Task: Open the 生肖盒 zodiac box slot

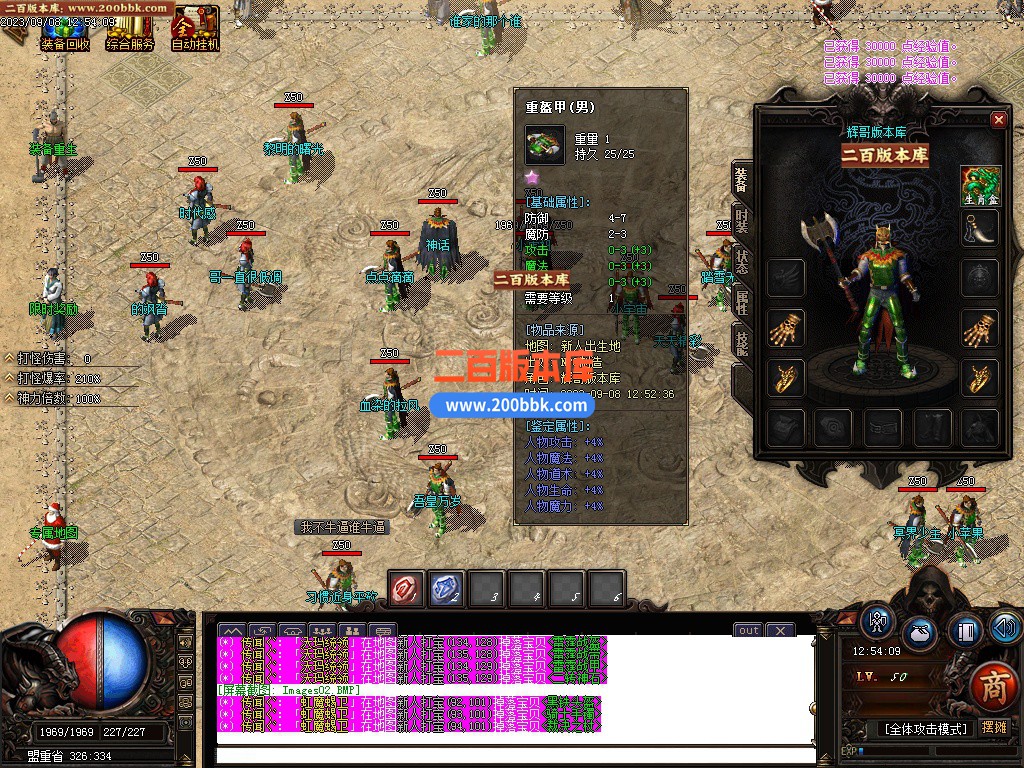Action: pos(981,183)
